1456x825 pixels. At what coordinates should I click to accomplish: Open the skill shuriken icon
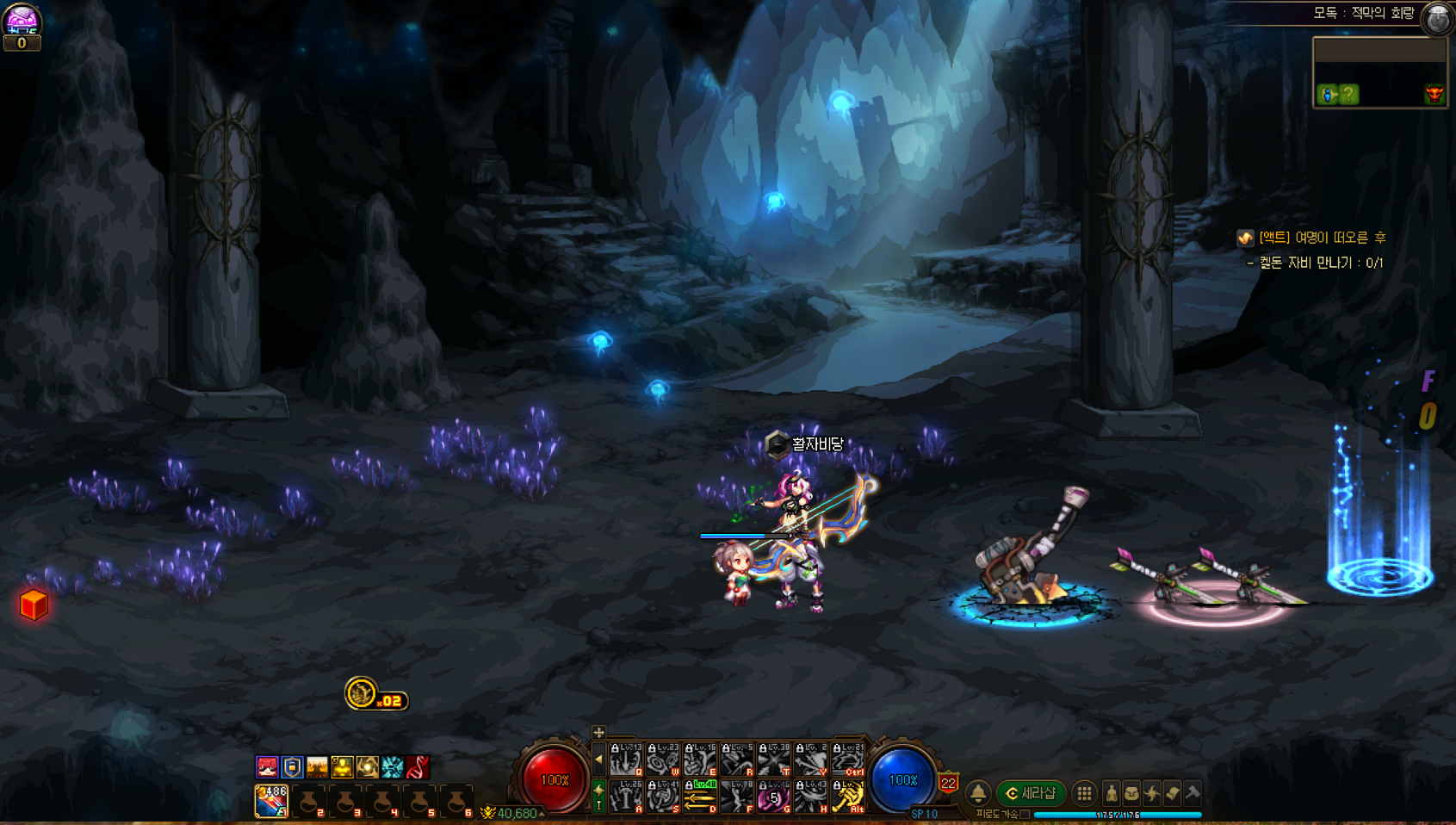(1152, 793)
